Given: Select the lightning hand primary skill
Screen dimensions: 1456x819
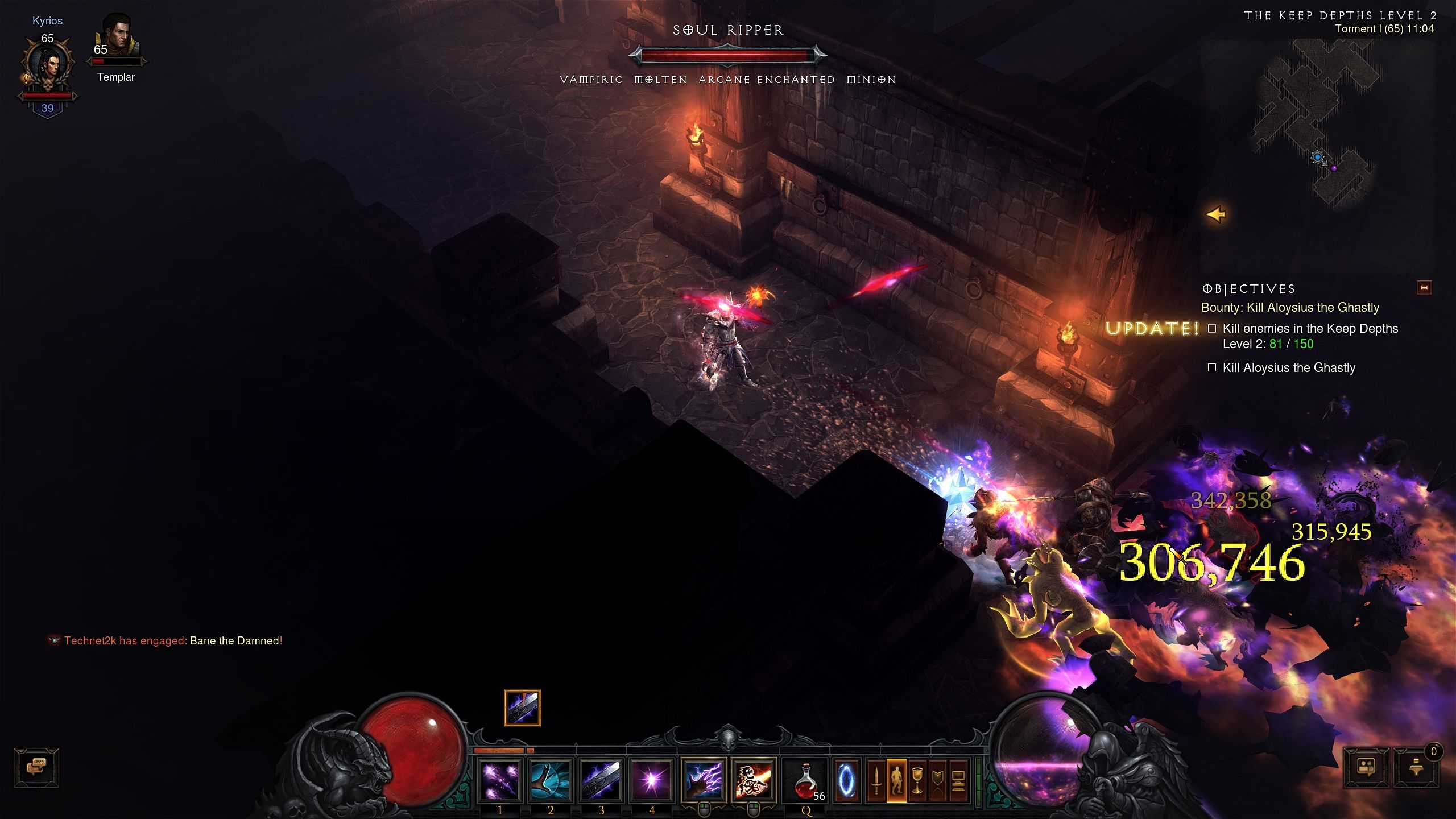Looking at the screenshot, I should 704,779.
